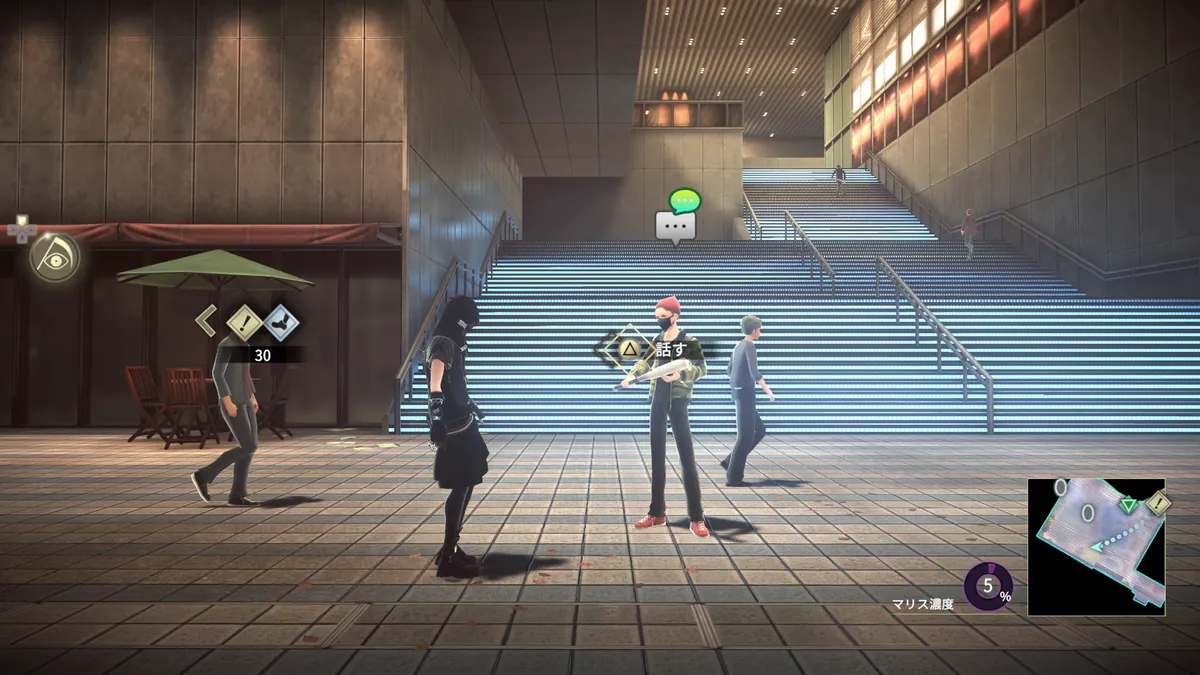Image resolution: width=1200 pixels, height=675 pixels.
Task: Activate the Scarlet Vision eye icon
Action: pos(52,257)
